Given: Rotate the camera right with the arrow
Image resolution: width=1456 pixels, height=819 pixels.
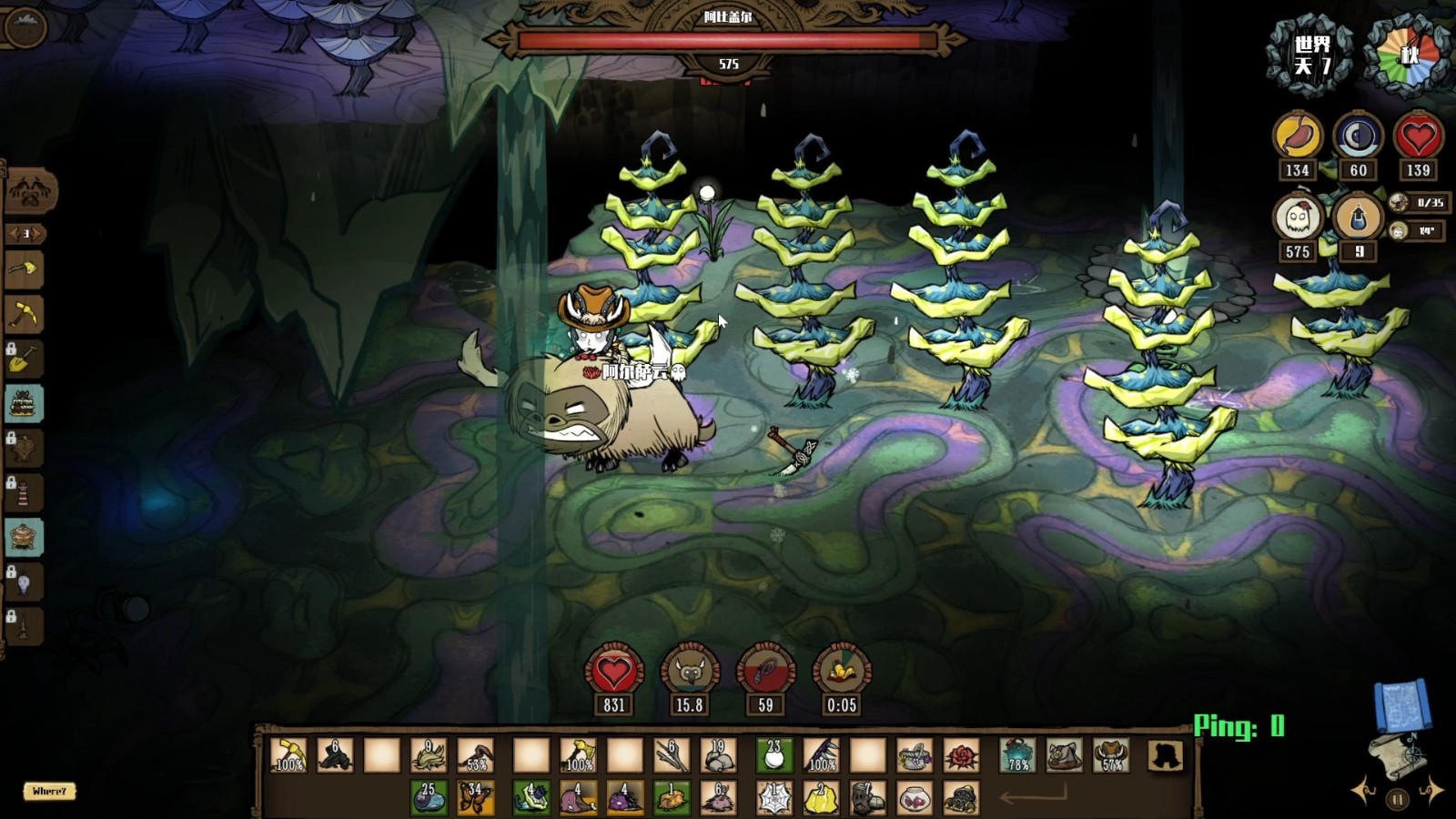Looking at the screenshot, I should [1432, 790].
